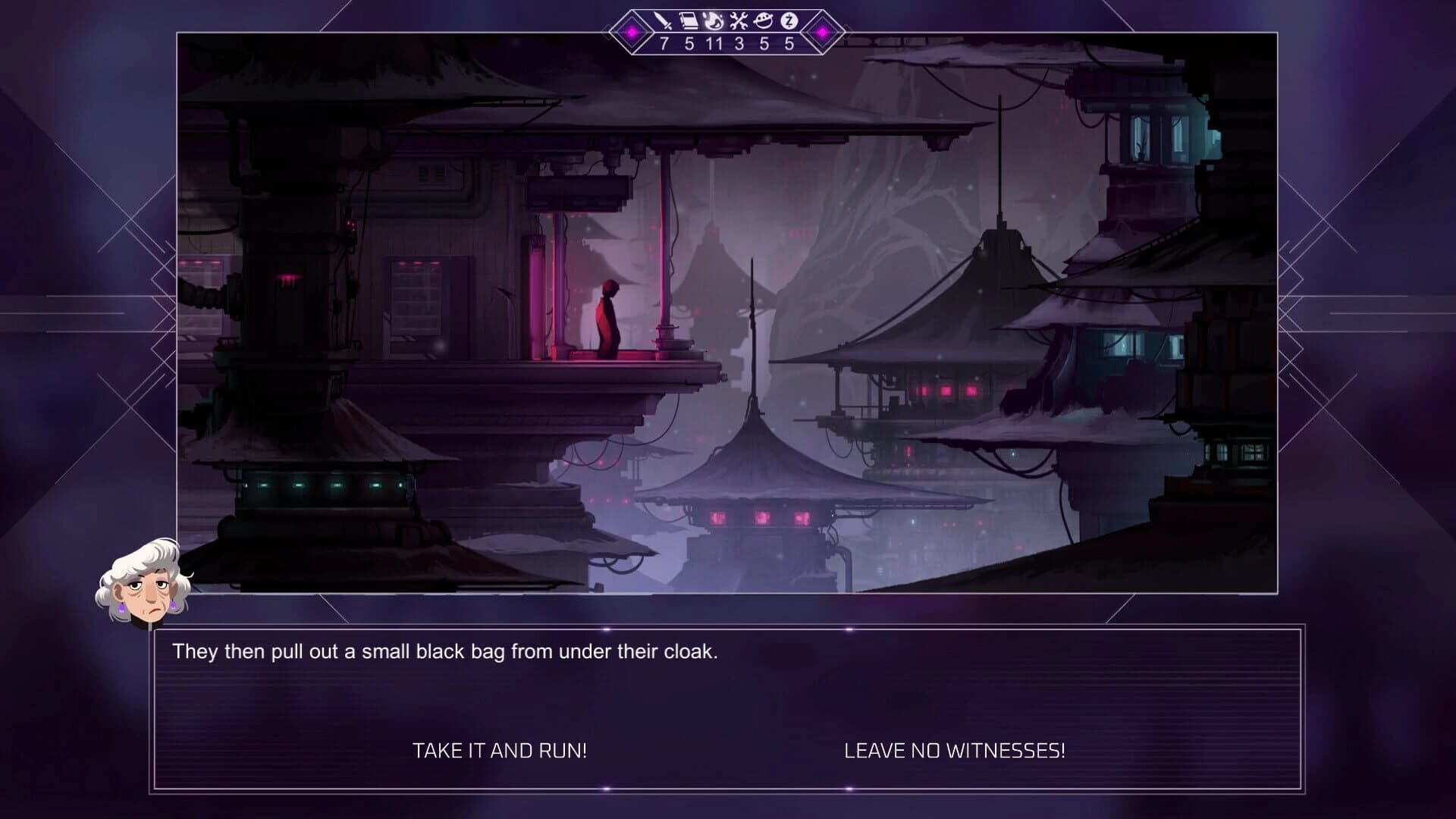Click the number 5 under the Z coin
The height and width of the screenshot is (819, 1456).
(789, 43)
